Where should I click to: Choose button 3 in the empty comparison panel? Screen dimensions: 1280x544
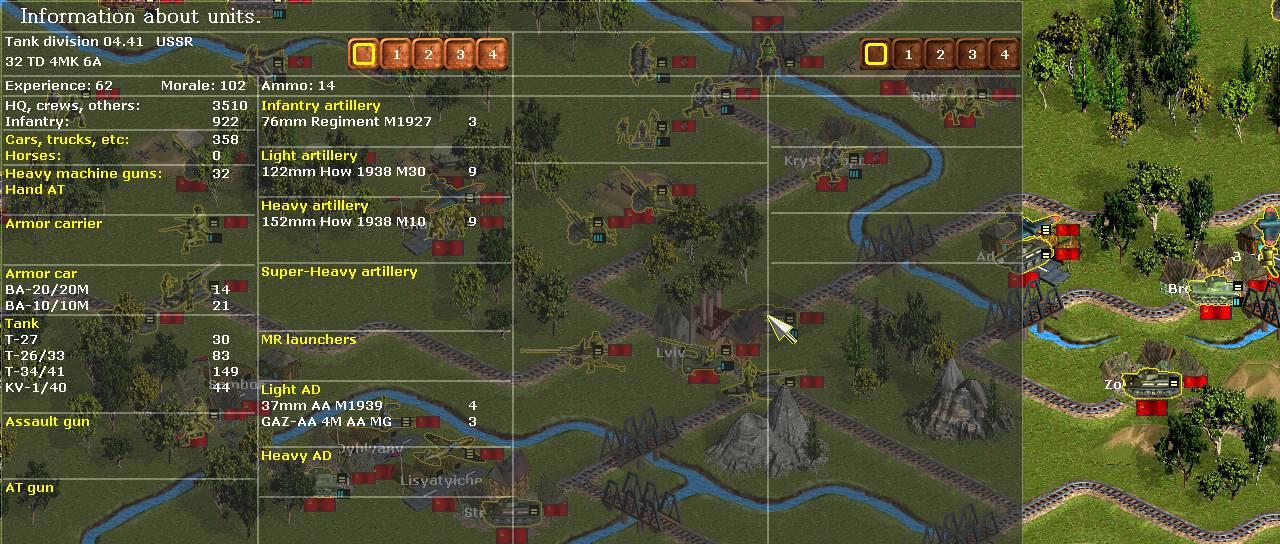(x=972, y=54)
